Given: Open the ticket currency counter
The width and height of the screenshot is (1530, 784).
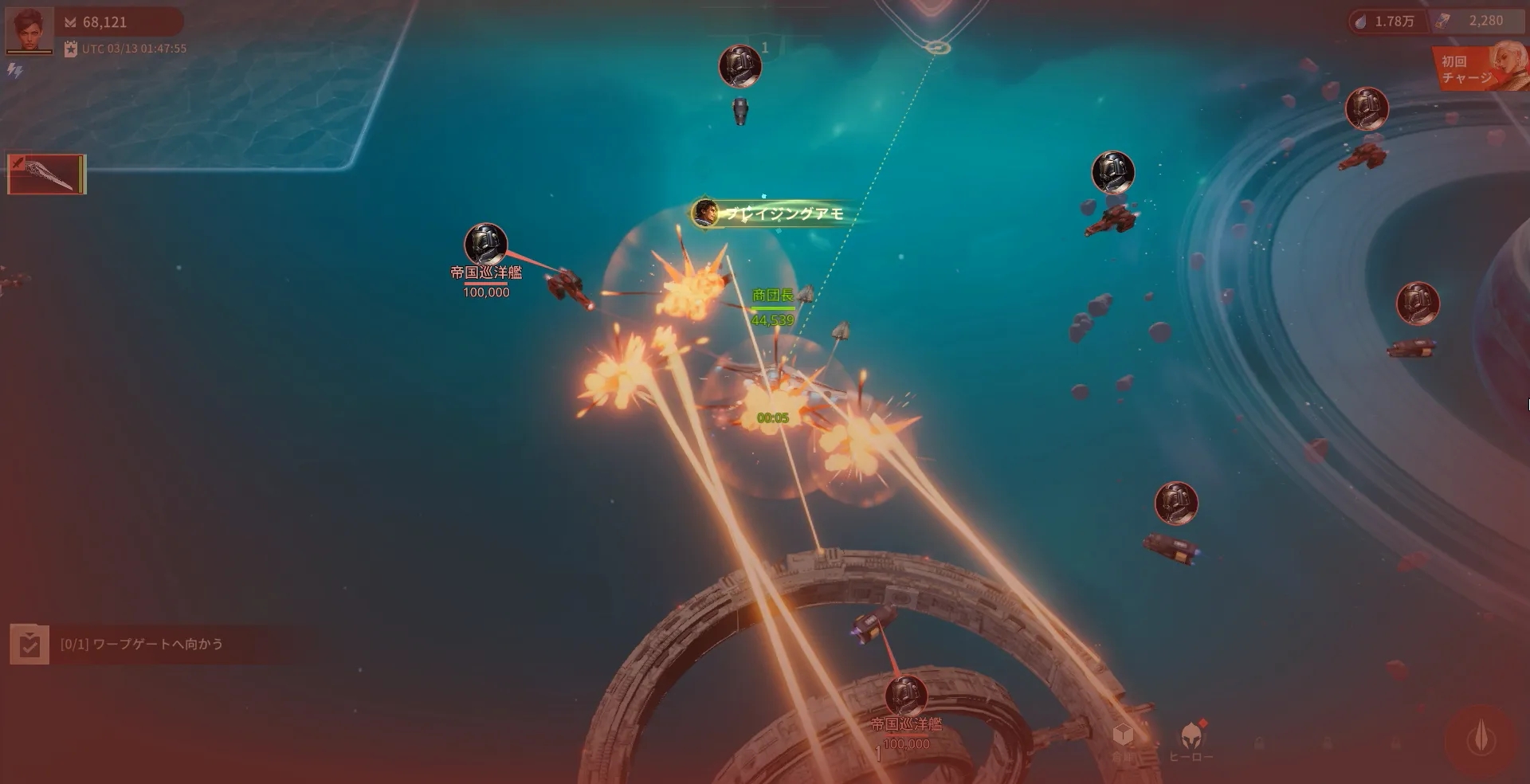Looking at the screenshot, I should (1474, 22).
